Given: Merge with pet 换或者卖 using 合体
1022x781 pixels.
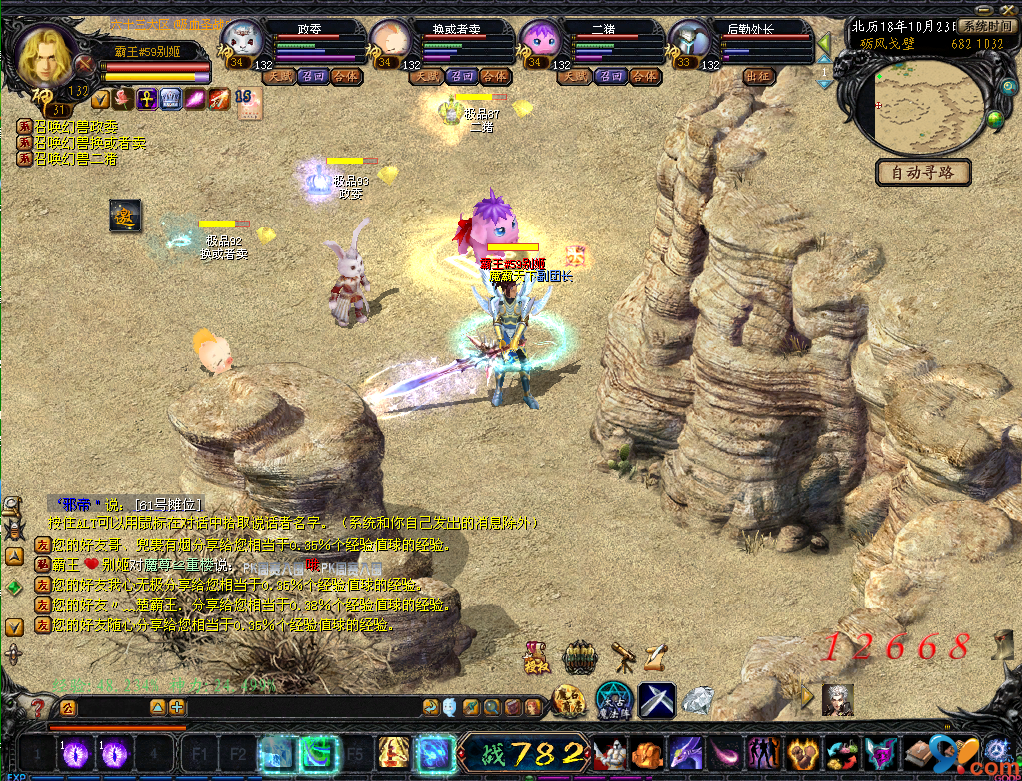Looking at the screenshot, I should click(493, 76).
